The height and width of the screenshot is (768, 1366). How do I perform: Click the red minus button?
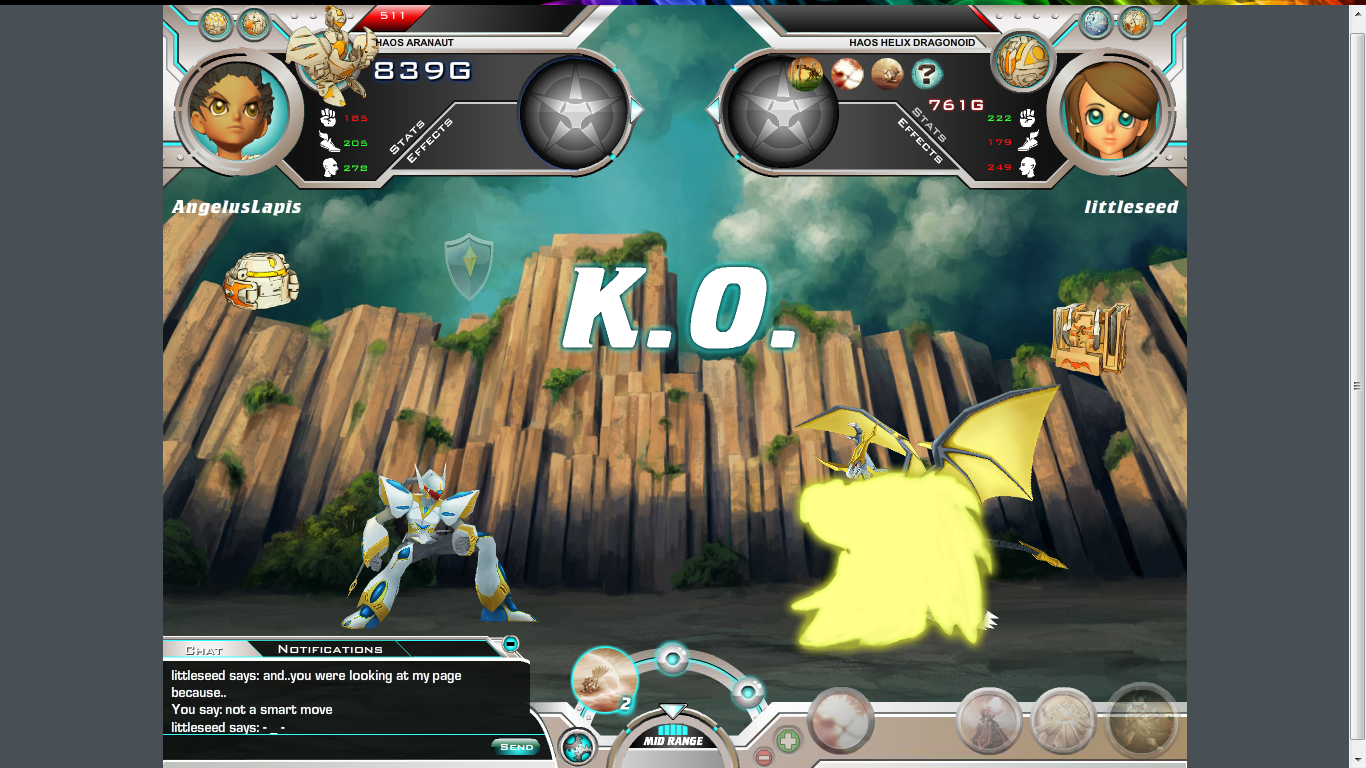[x=763, y=757]
